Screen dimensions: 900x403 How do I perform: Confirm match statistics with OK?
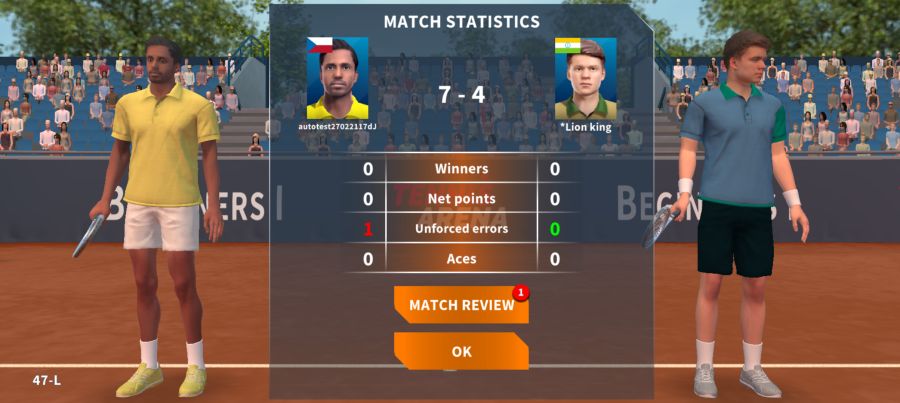coord(461,351)
